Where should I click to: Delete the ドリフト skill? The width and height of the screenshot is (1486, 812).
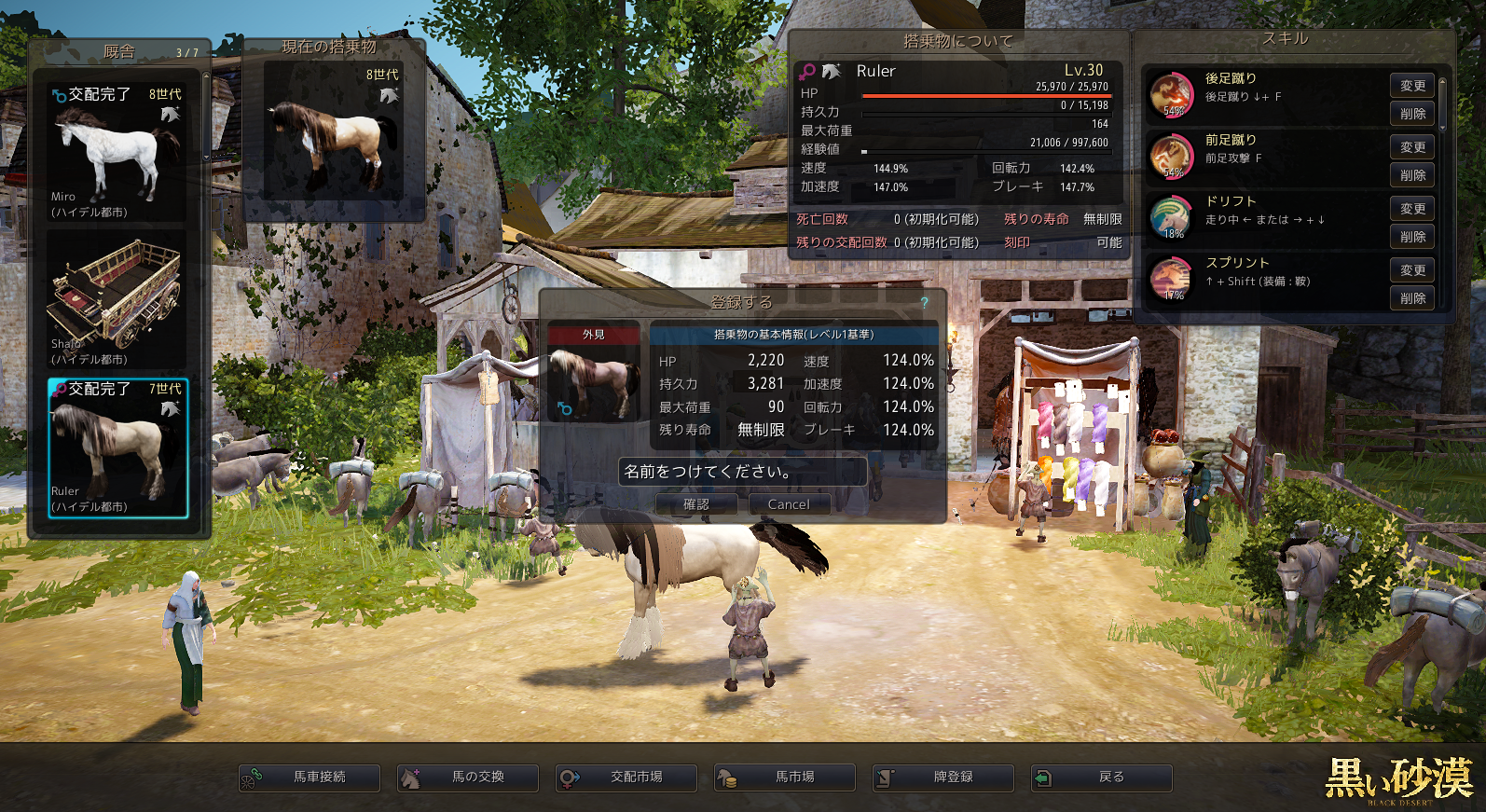click(x=1412, y=237)
